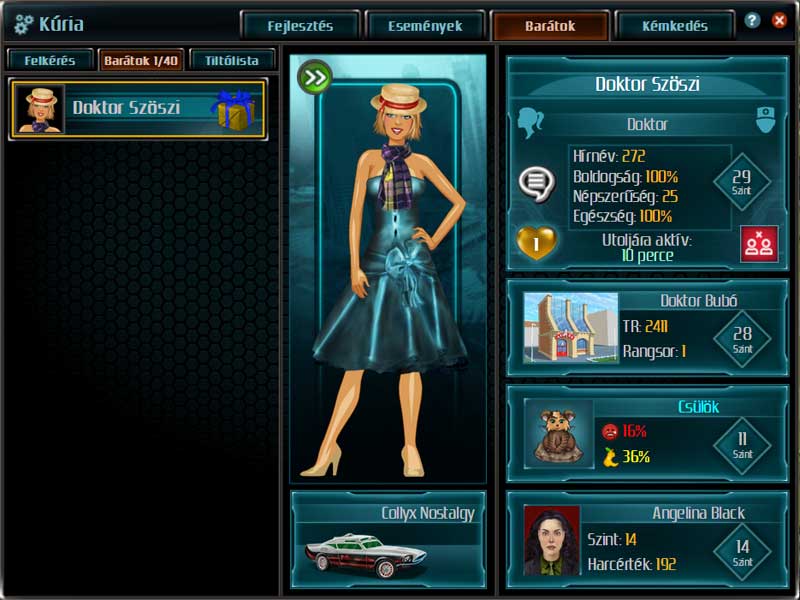View the Csülök pet thumbnail
The height and width of the screenshot is (600, 800).
pyautogui.click(x=559, y=434)
